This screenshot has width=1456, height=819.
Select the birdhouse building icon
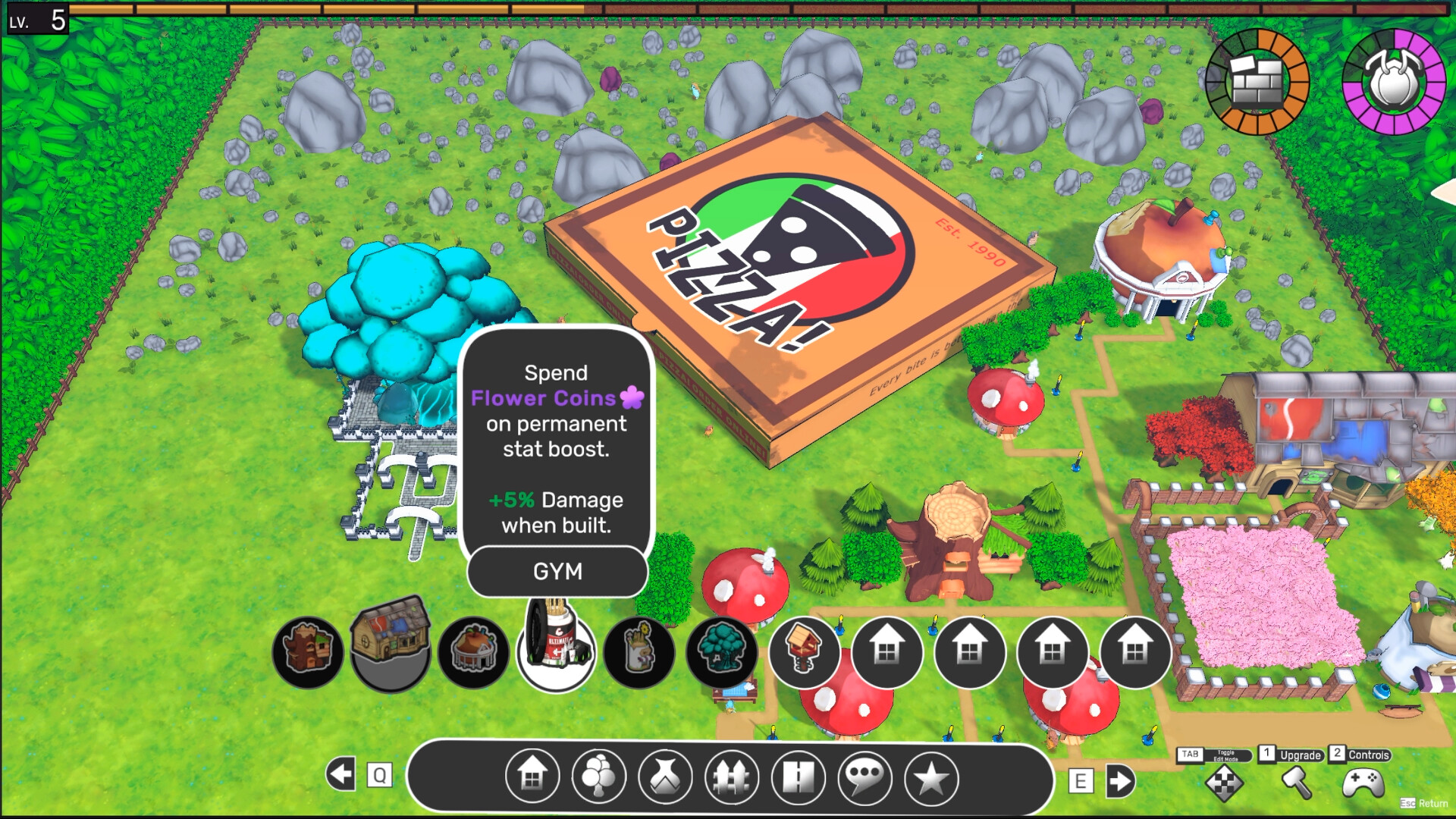(x=804, y=651)
